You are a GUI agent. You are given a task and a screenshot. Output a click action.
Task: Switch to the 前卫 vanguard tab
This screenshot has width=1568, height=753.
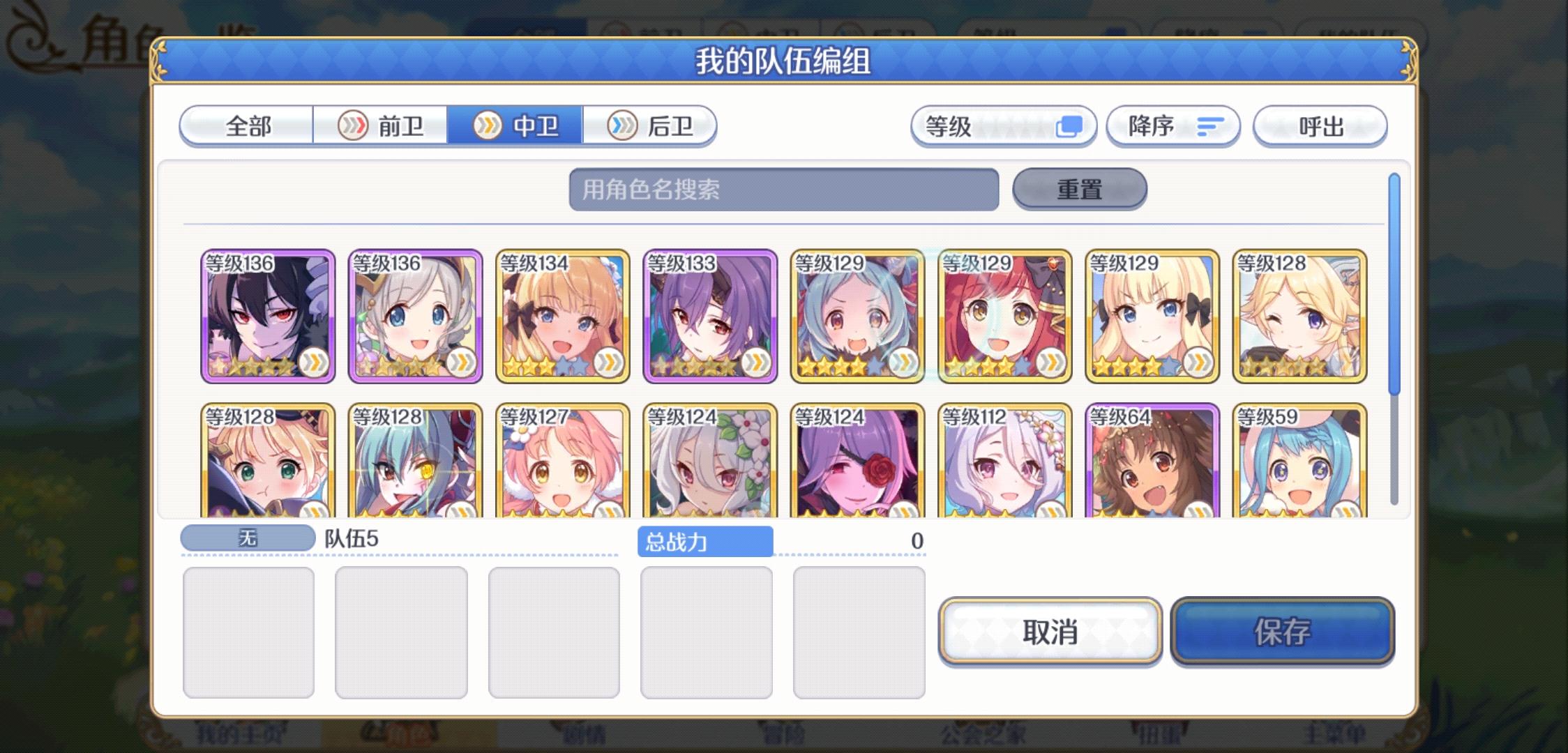[x=382, y=125]
